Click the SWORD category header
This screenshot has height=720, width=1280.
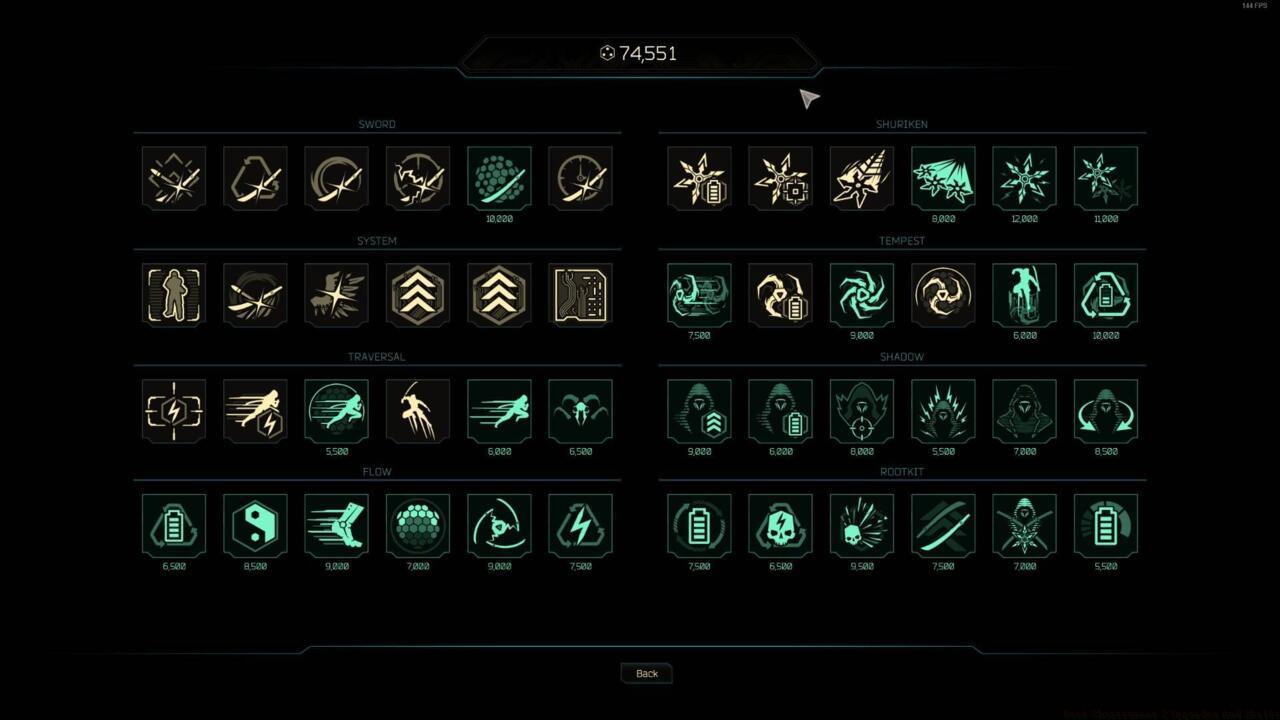coord(377,124)
